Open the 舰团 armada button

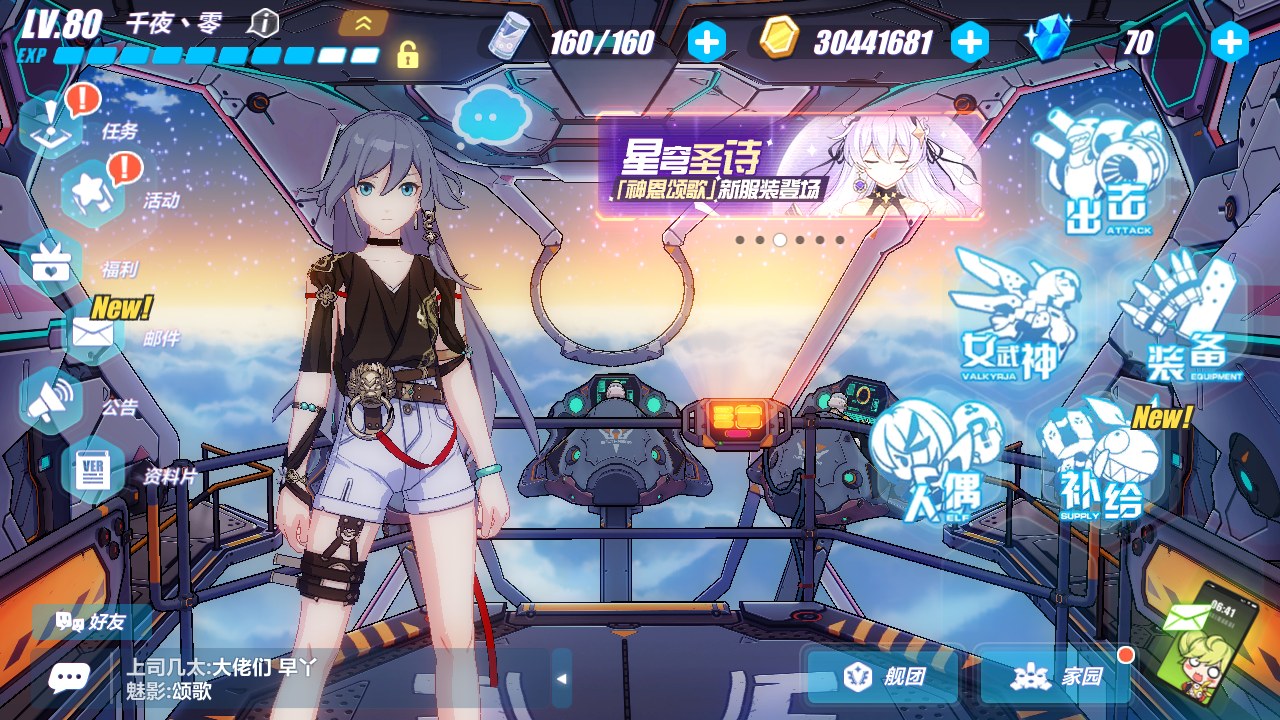[x=883, y=677]
